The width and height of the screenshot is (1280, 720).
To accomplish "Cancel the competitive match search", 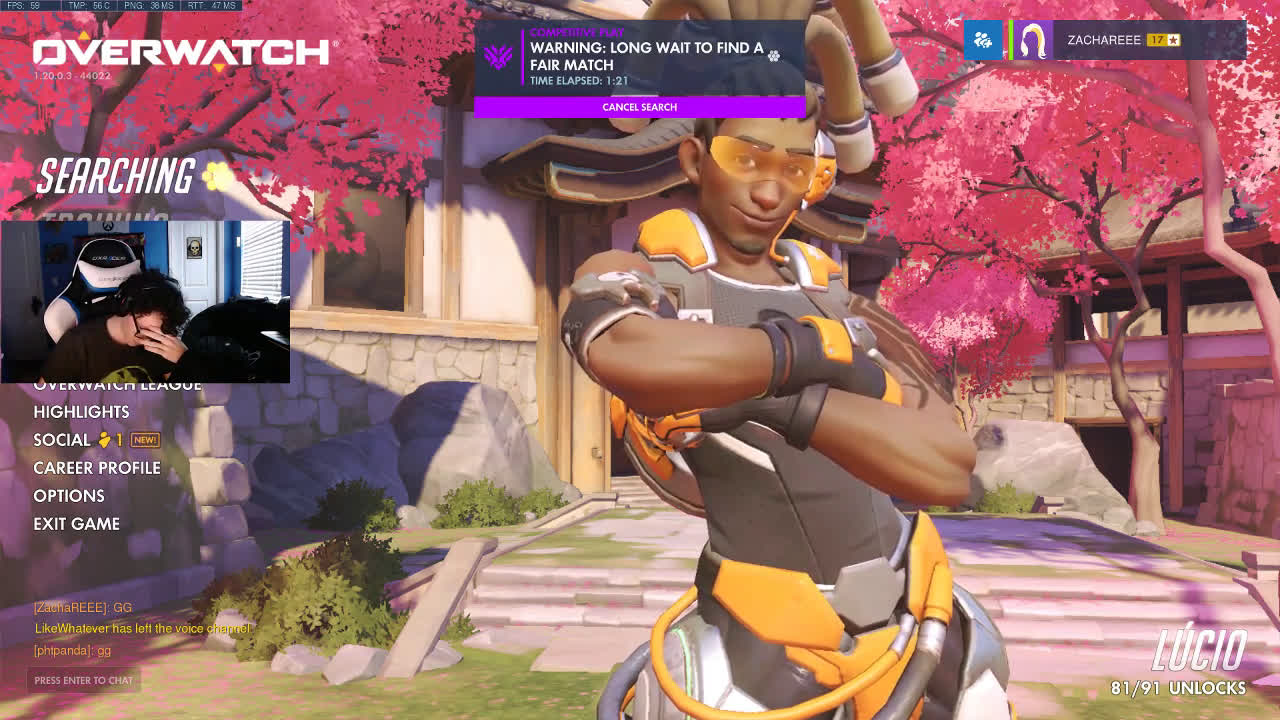I will click(x=639, y=107).
